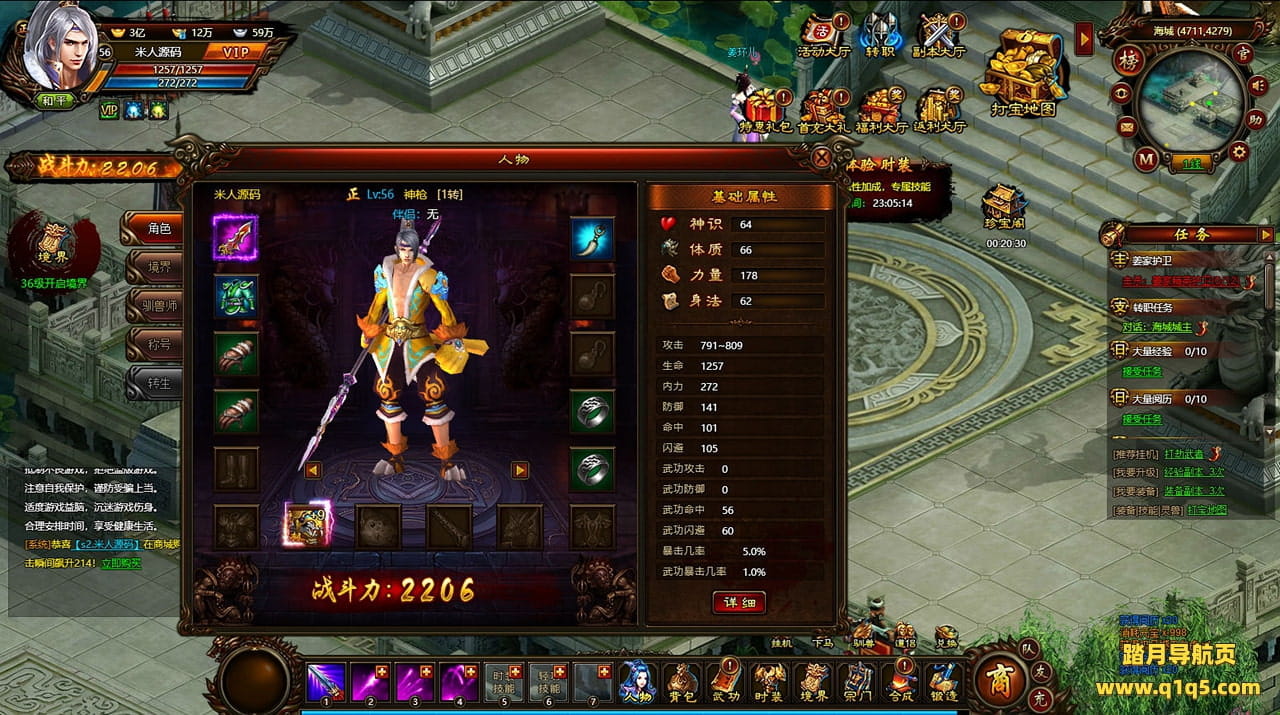The width and height of the screenshot is (1280, 715).
Task: Open the 武功 martial arts menu
Action: click(x=726, y=682)
